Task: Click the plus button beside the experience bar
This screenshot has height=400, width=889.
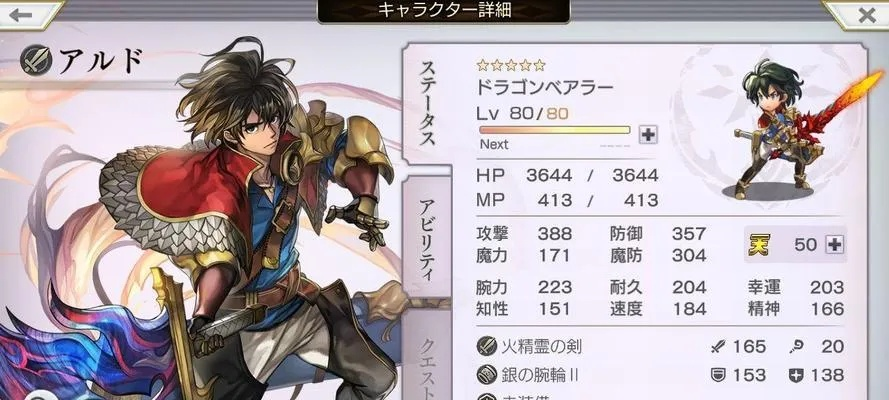Action: coord(648,133)
